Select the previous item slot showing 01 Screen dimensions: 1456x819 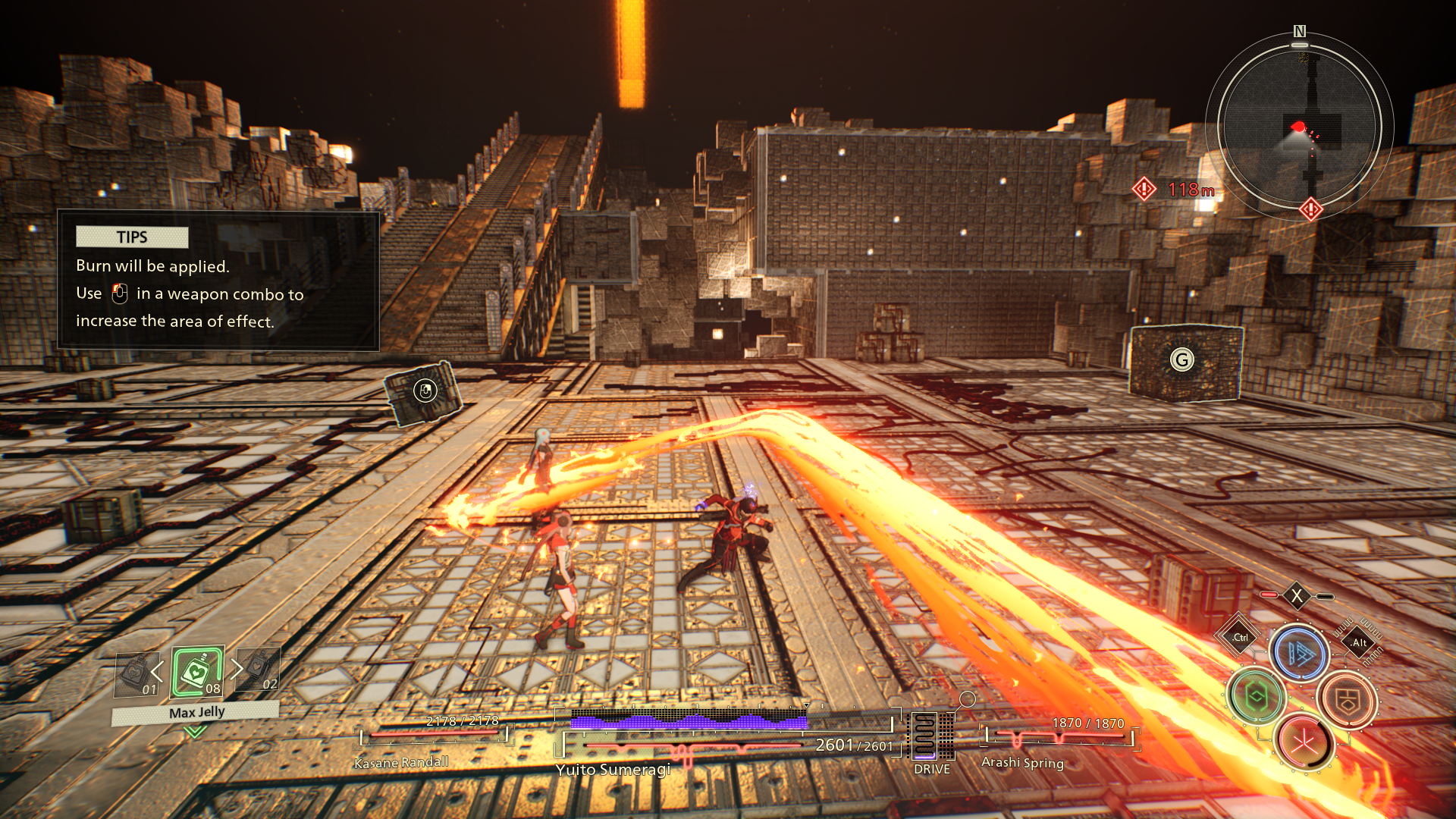point(136,674)
